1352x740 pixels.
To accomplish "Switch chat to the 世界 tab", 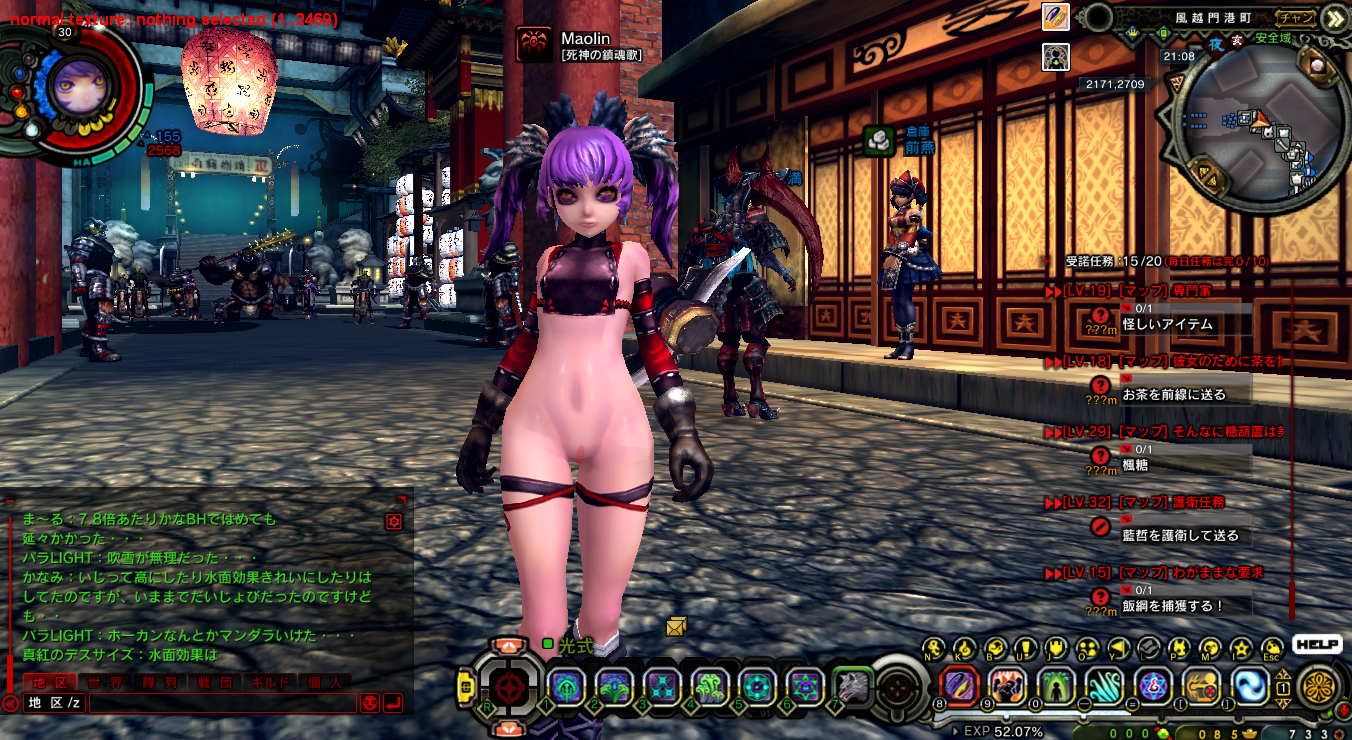I will pyautogui.click(x=105, y=682).
